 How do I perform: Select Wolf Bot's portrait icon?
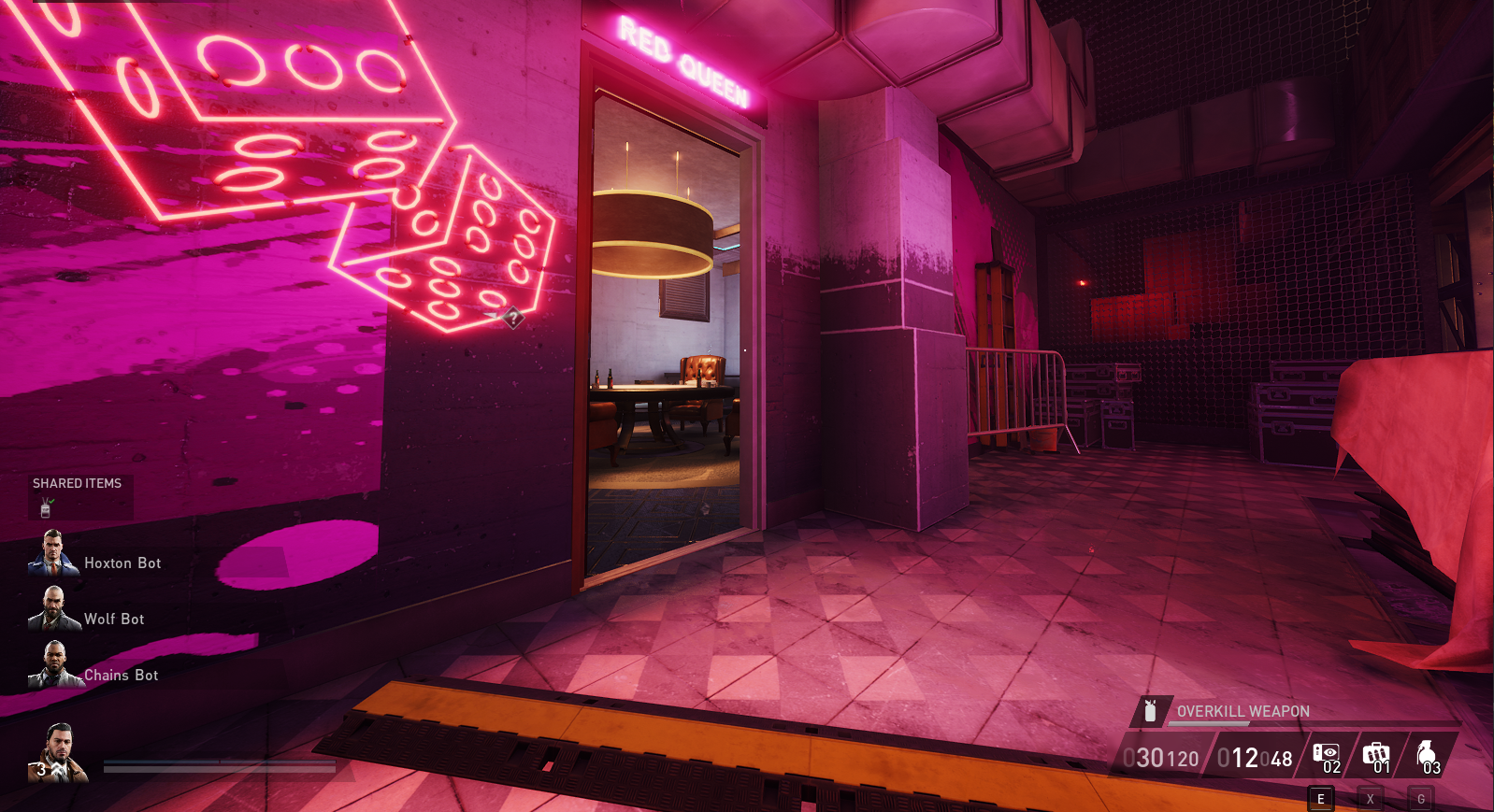52,608
